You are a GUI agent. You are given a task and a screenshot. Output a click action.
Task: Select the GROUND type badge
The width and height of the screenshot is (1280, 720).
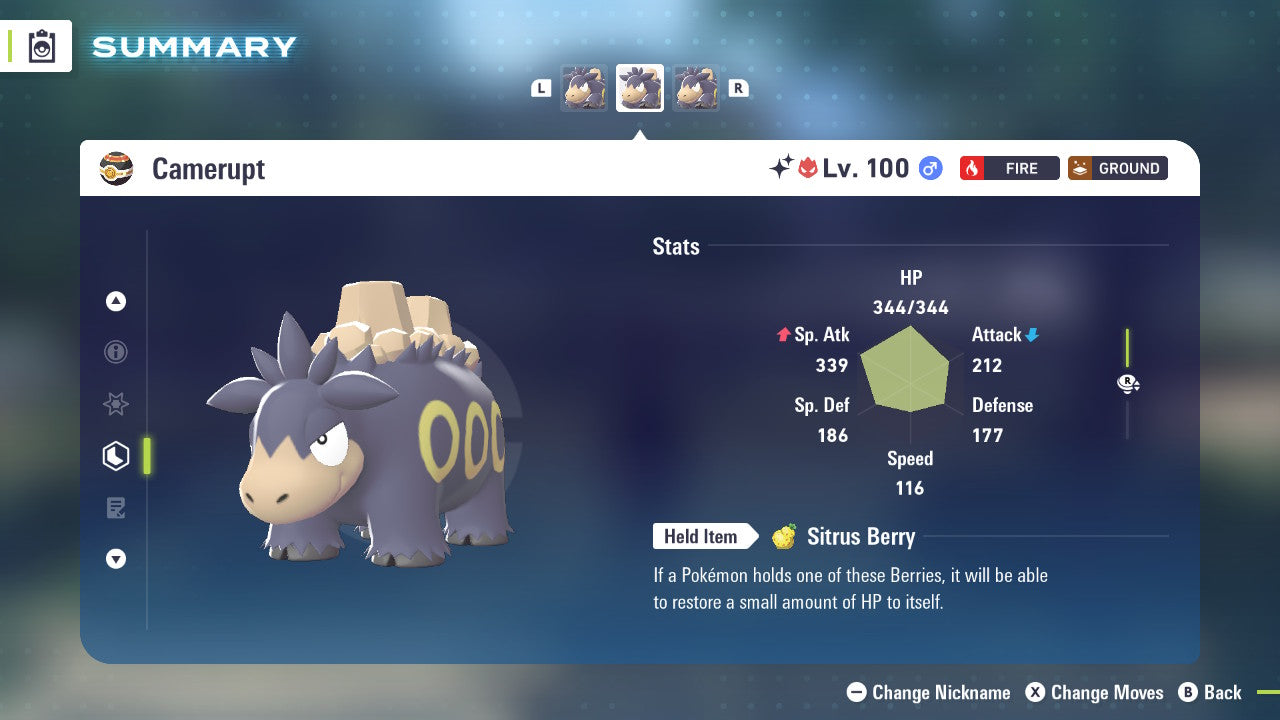pos(1117,168)
